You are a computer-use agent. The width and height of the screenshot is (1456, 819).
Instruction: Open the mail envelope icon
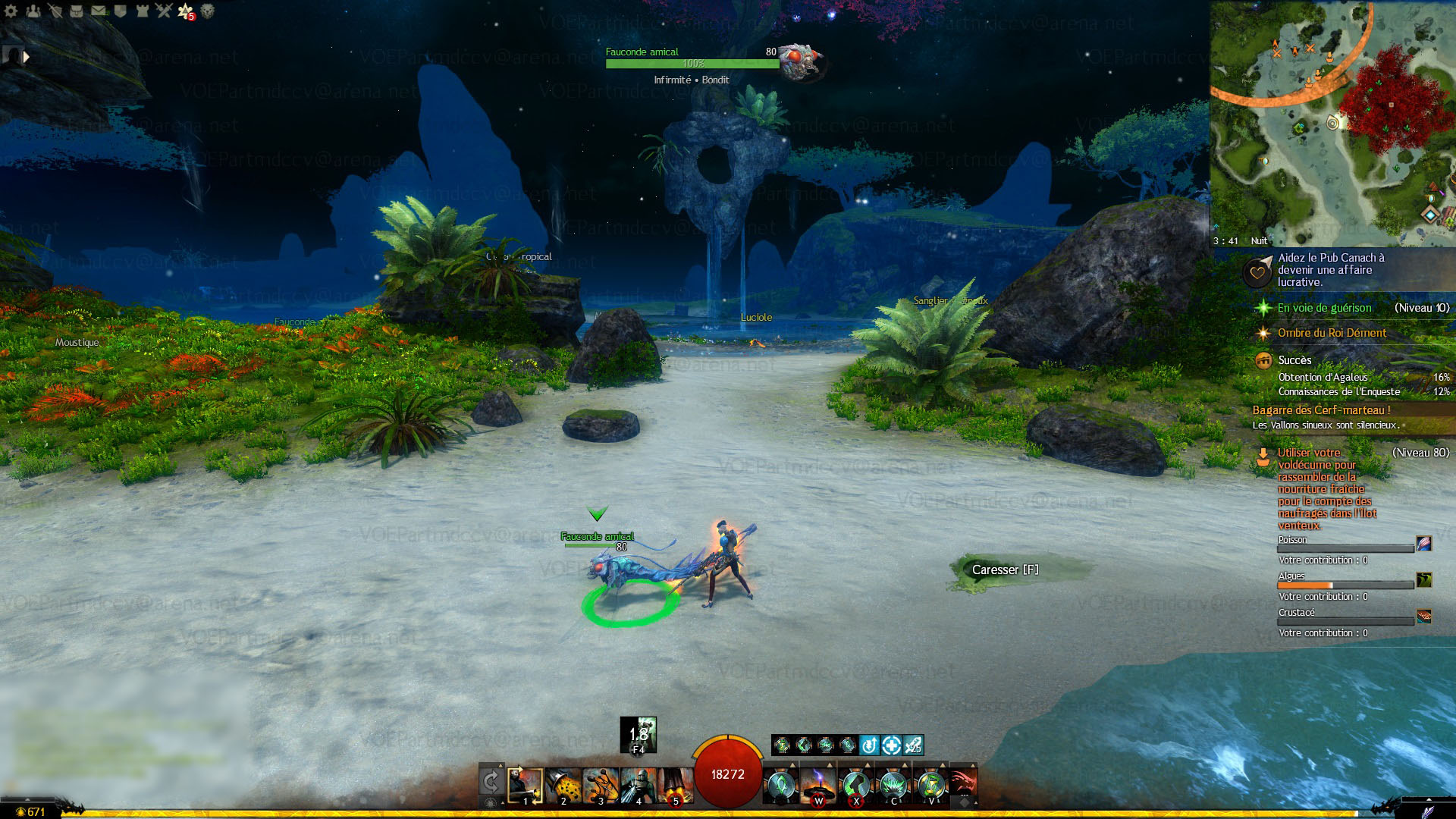(x=99, y=11)
